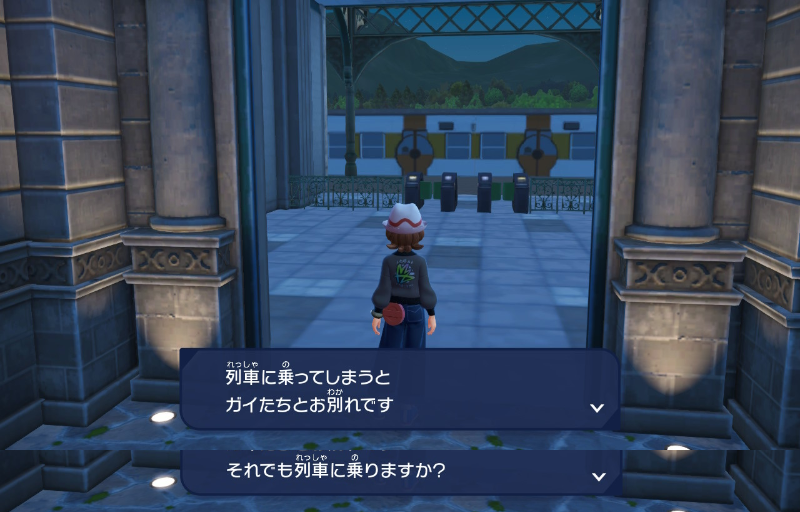Viewport: 800px width, 512px height.
Task: Advance the dialogue ending with ガイたちとお別れです via its arrow
Action: pos(597,408)
